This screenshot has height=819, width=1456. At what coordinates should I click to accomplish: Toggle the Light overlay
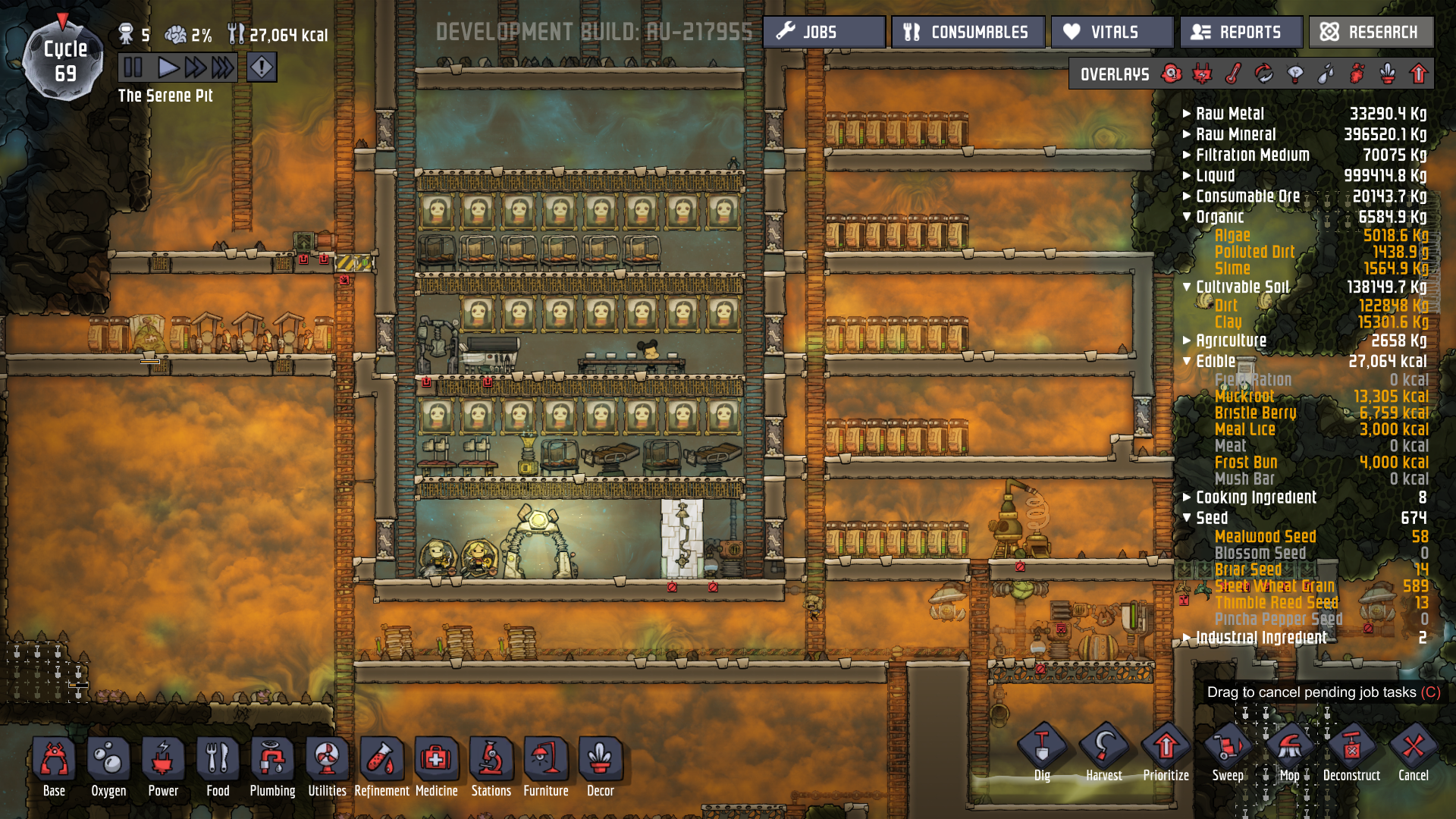tap(1293, 73)
